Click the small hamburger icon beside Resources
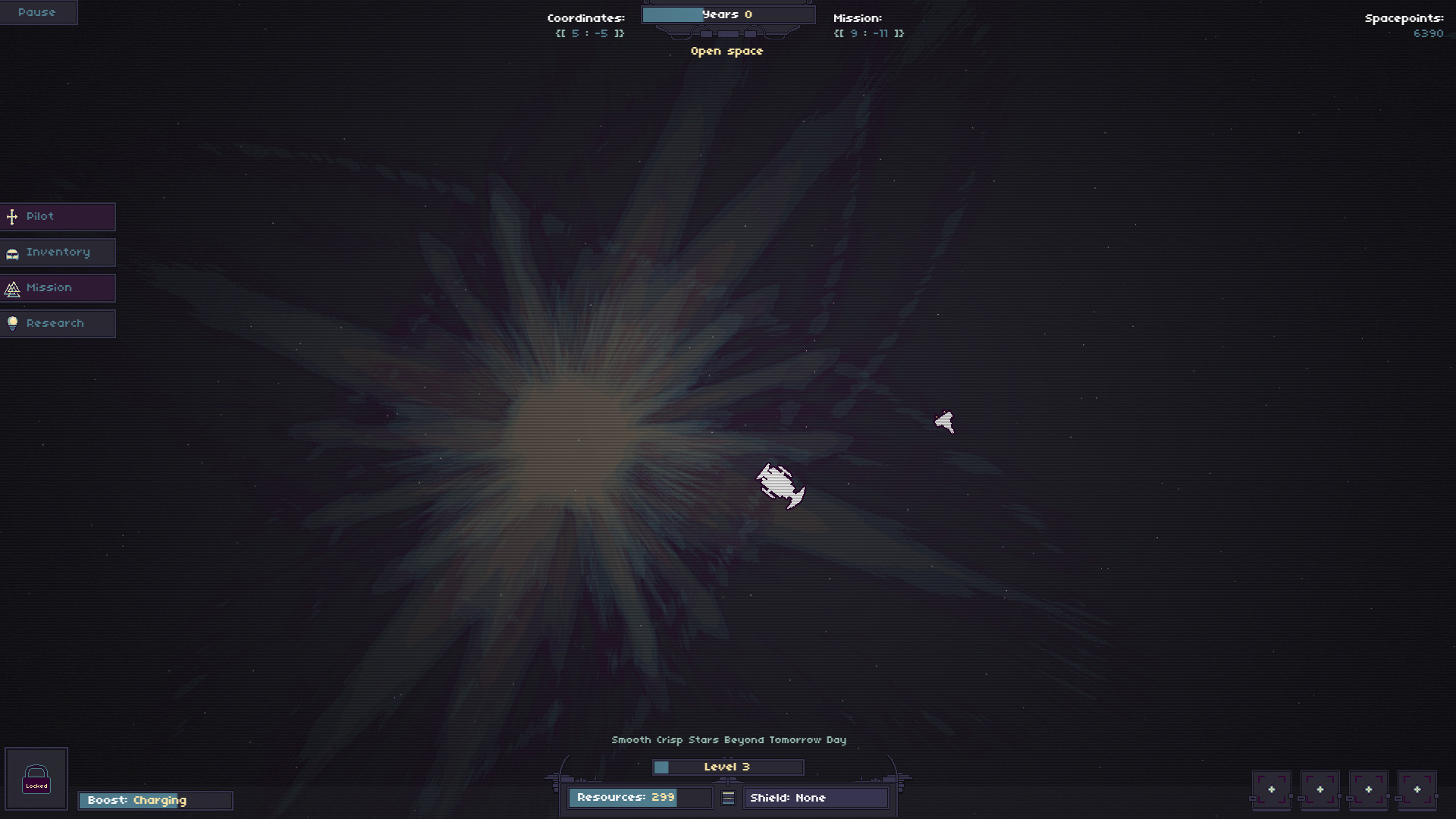 tap(728, 798)
